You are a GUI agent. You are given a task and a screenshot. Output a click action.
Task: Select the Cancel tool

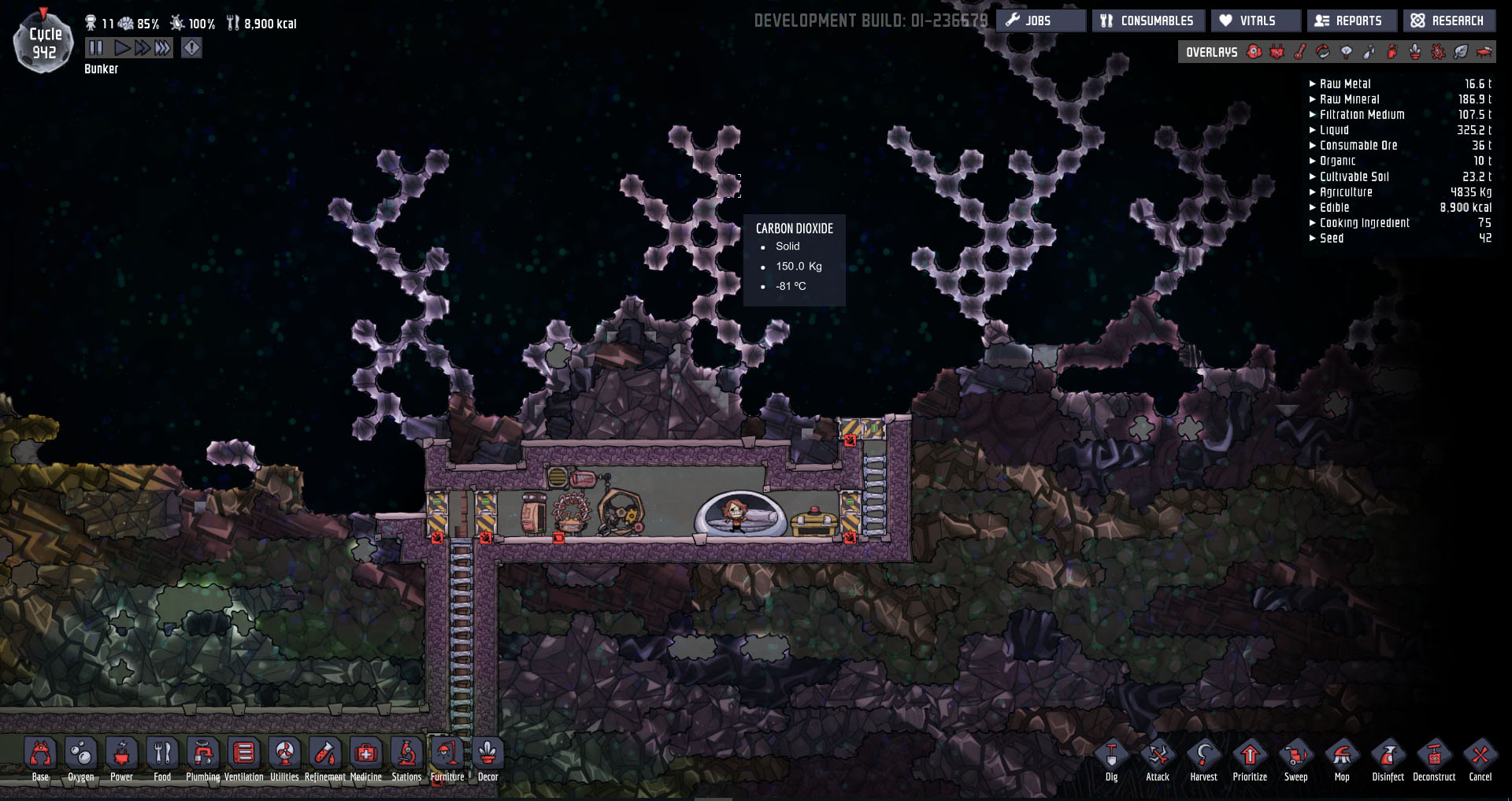tap(1480, 758)
